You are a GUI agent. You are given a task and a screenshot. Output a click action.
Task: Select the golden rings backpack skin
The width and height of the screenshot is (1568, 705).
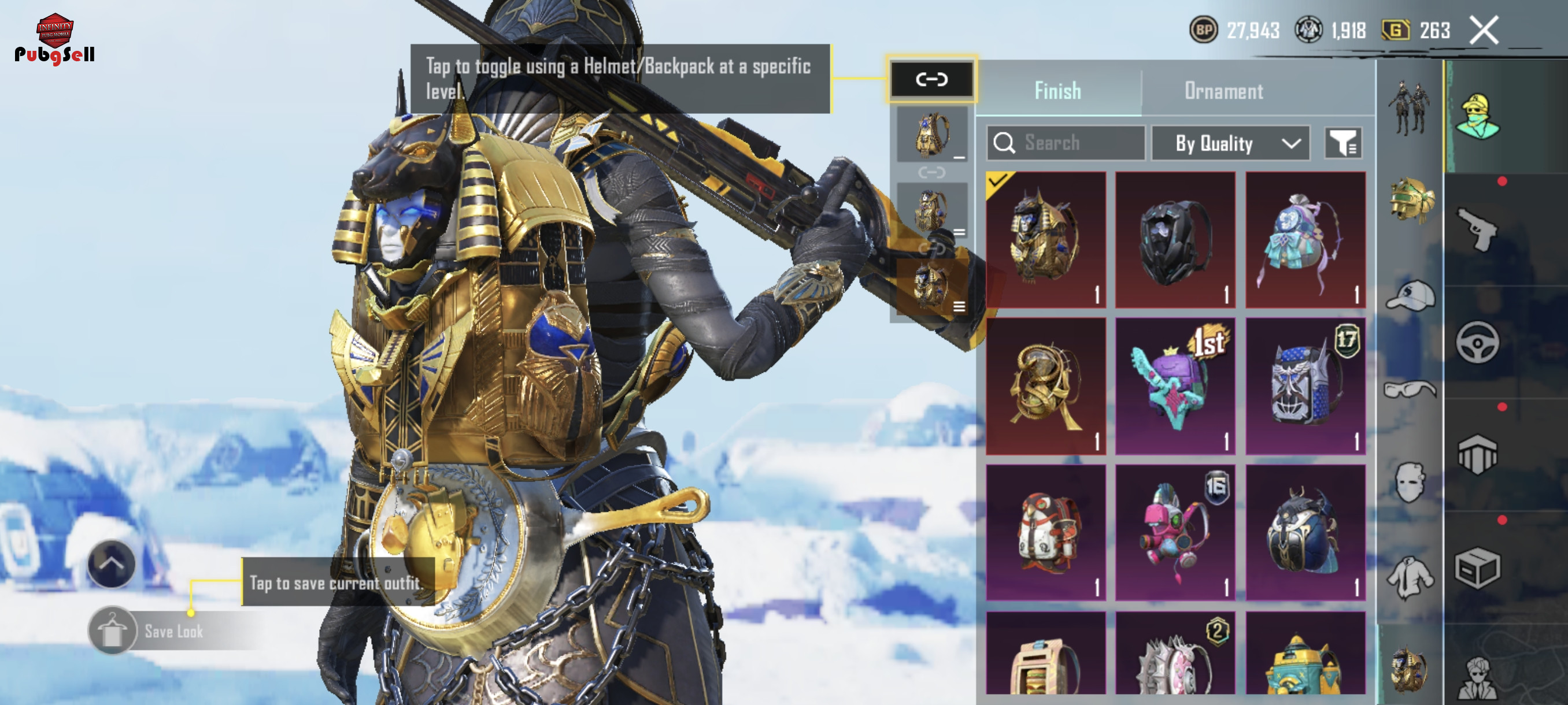[1046, 385]
